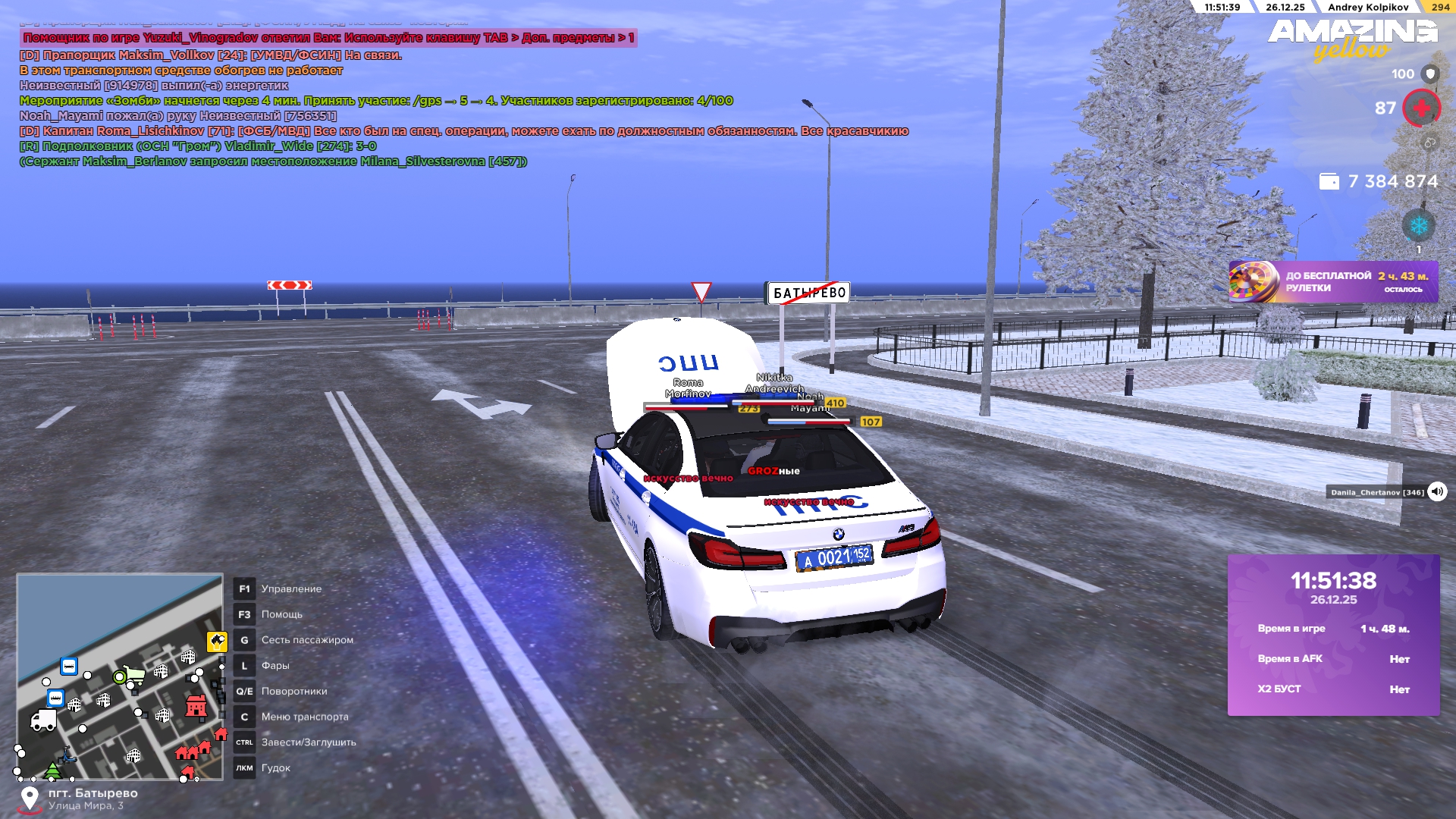Screen dimensions: 1456x819
Task: Click the blue scooter marker on the minimap
Action: 68,755
